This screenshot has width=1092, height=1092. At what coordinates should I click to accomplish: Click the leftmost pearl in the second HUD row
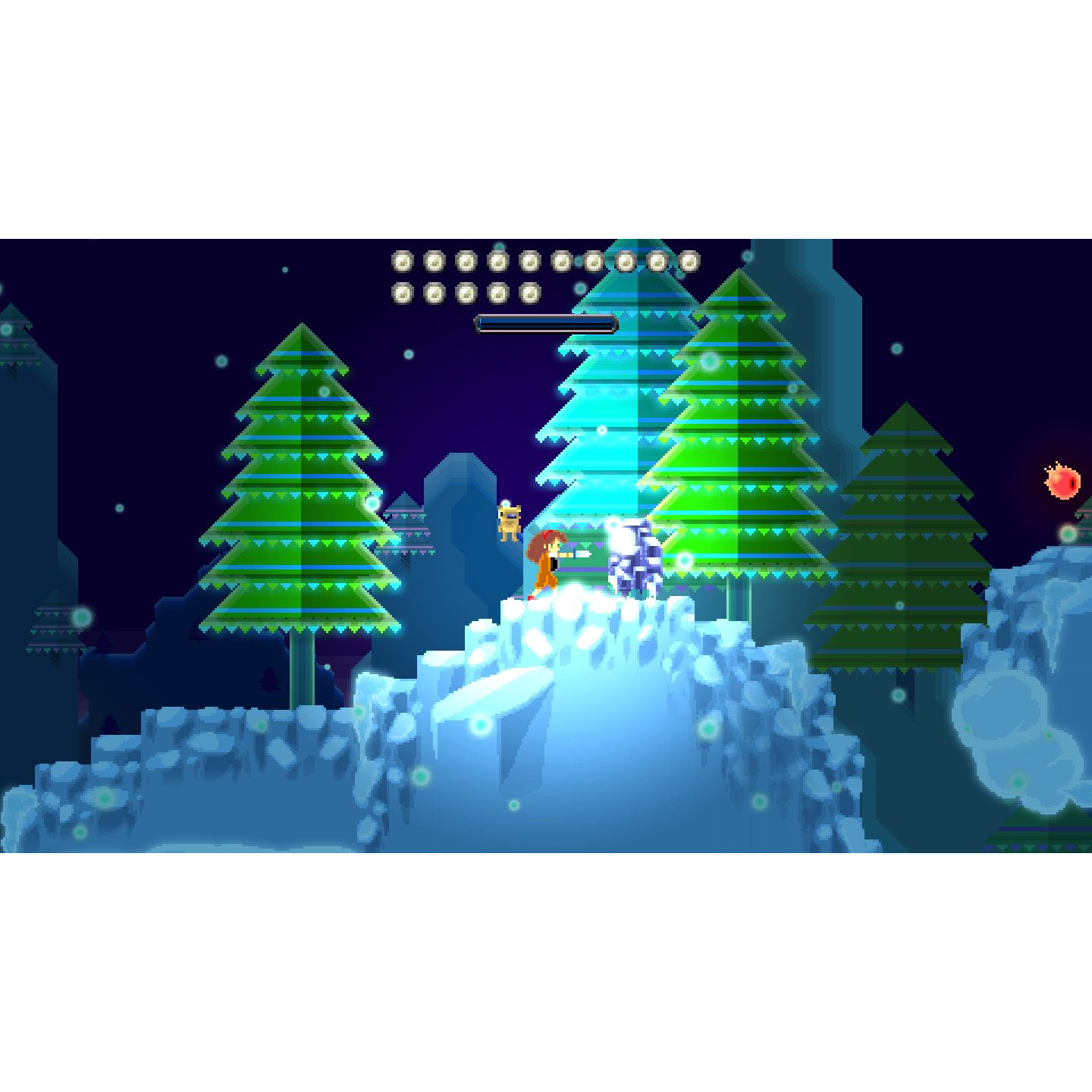coord(403,293)
